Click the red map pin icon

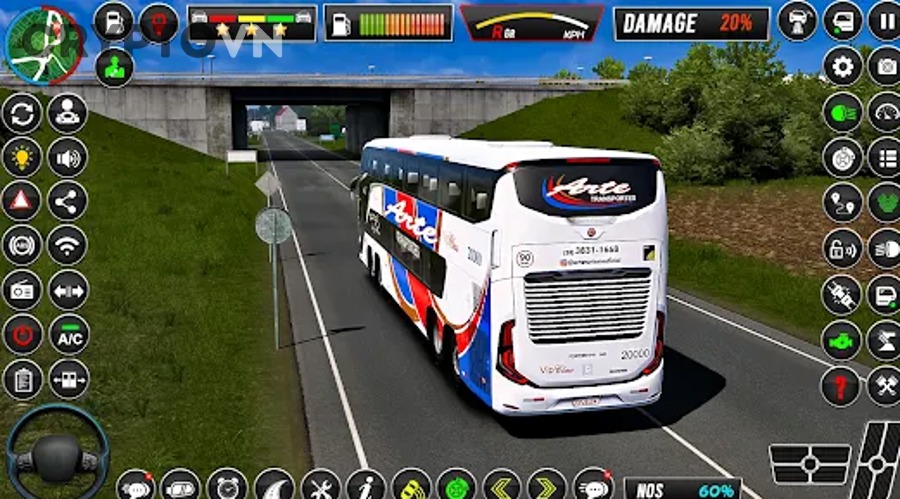[x=159, y=22]
